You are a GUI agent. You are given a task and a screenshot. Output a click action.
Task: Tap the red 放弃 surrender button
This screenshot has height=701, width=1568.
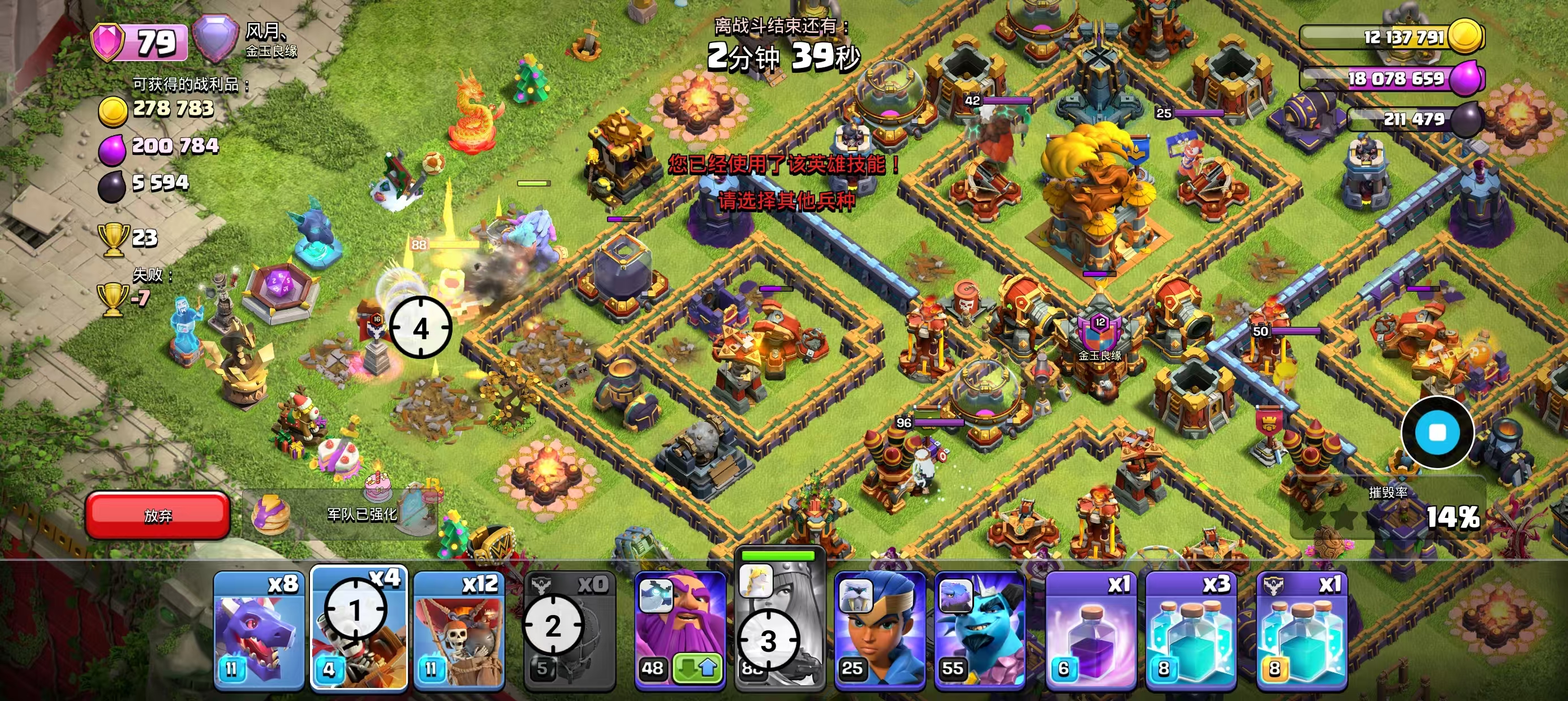pos(158,515)
